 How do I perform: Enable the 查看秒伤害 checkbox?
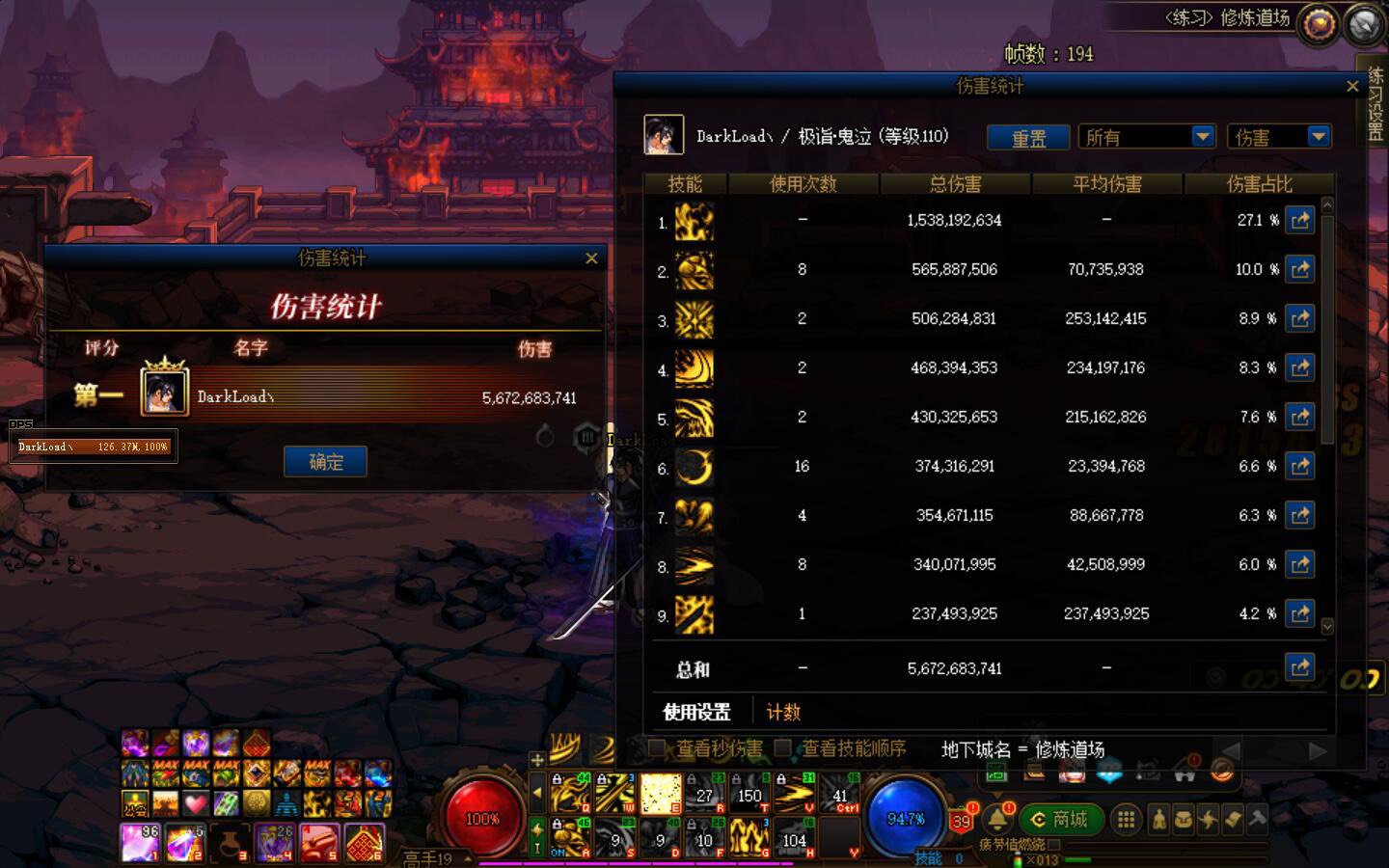655,747
